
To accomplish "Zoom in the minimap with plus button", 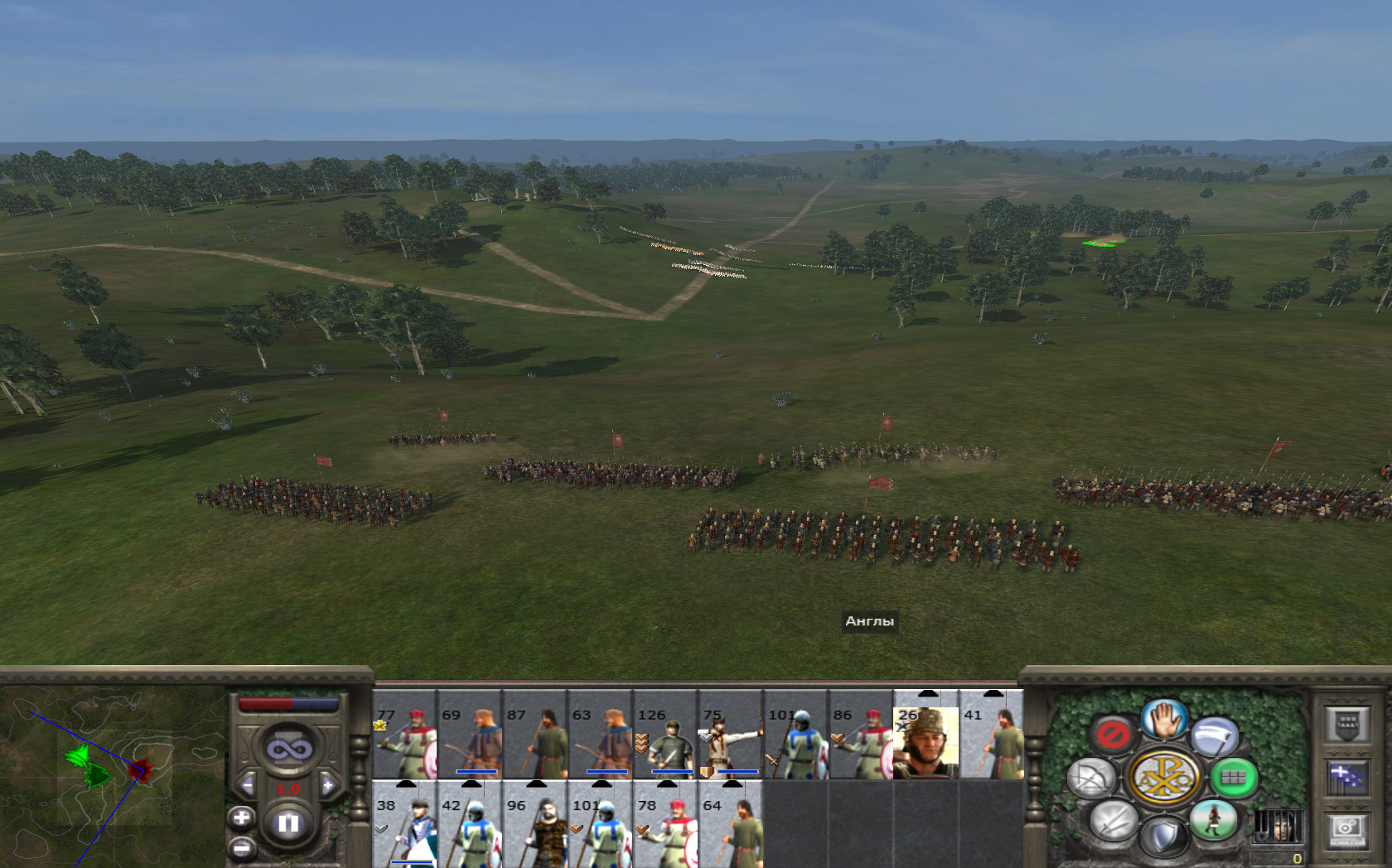I will click(x=241, y=818).
